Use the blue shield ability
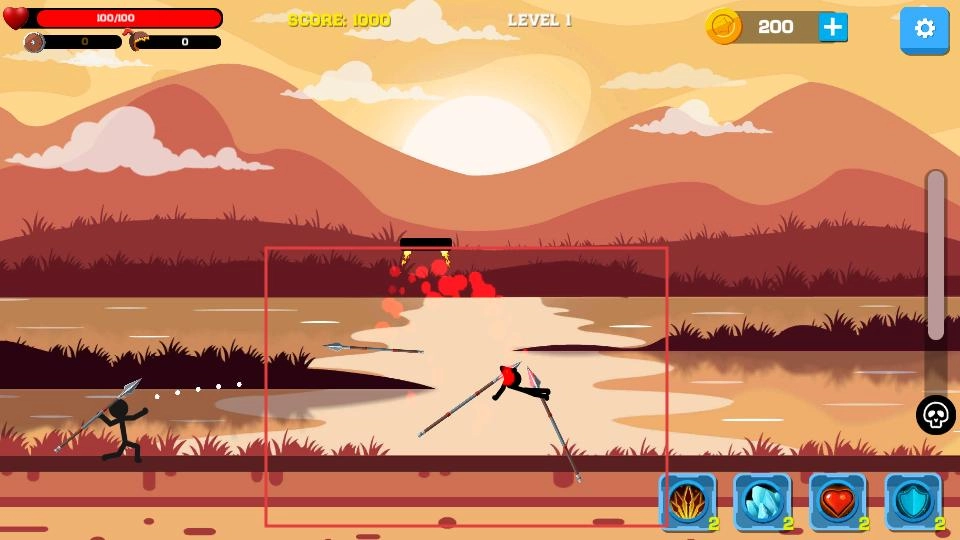Viewport: 960px width, 540px height. pos(912,501)
